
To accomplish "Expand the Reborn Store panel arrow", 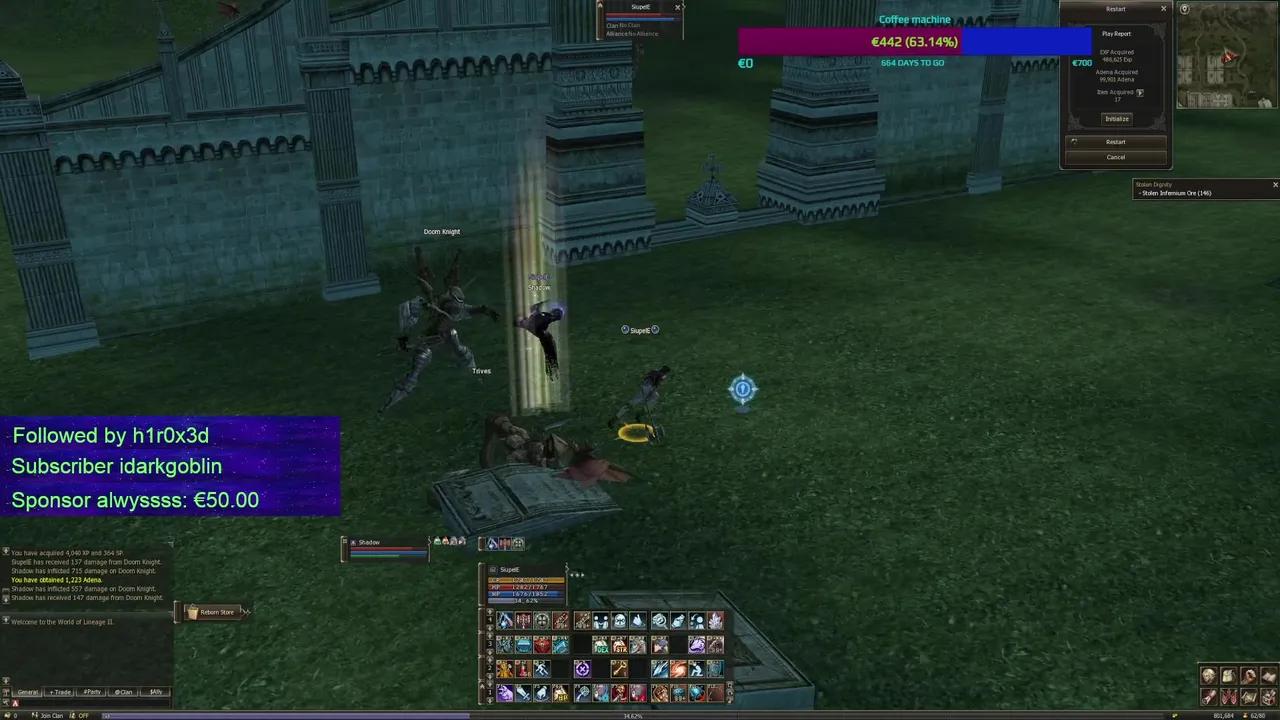I will 244,612.
